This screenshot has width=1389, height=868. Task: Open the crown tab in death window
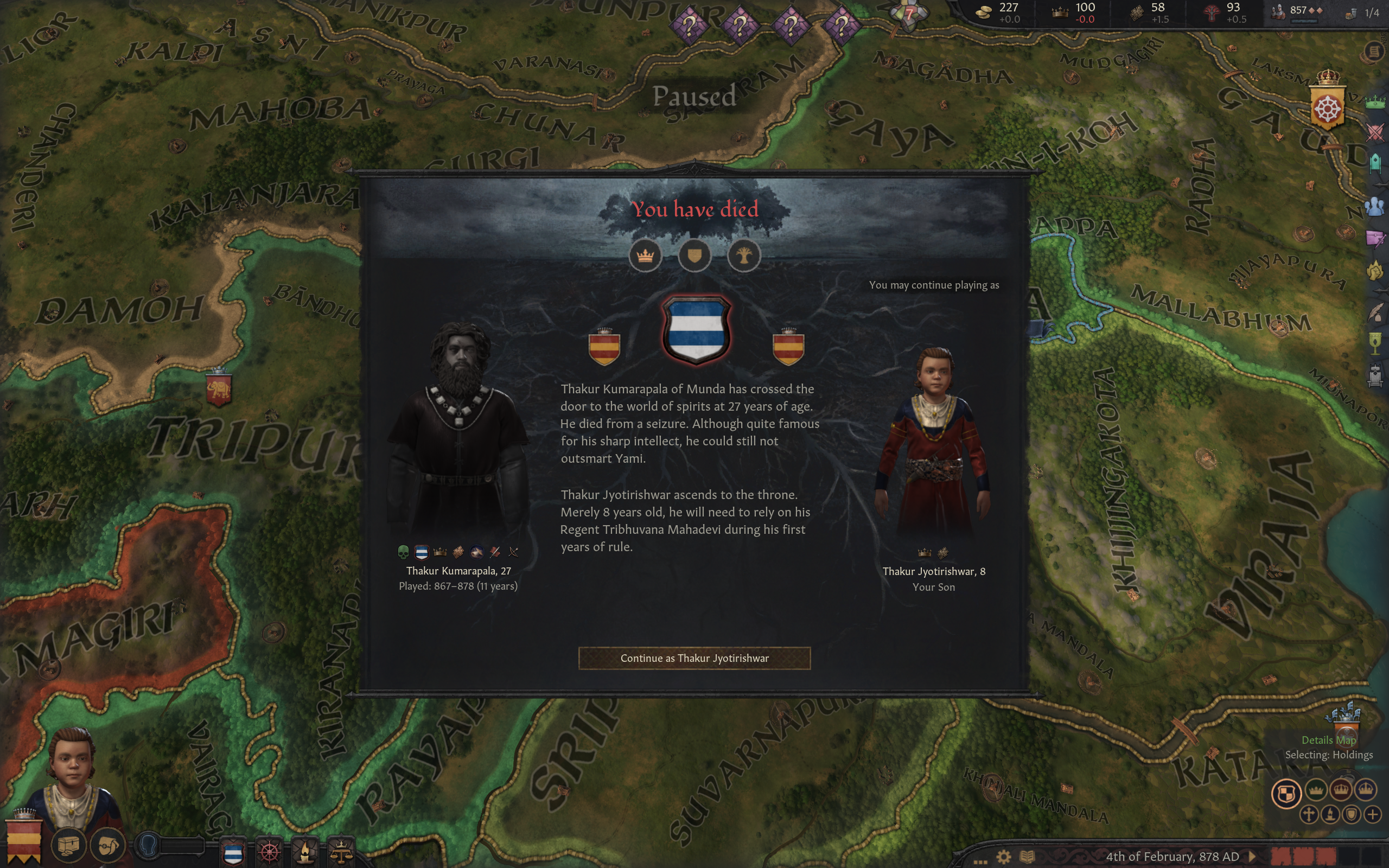645,256
